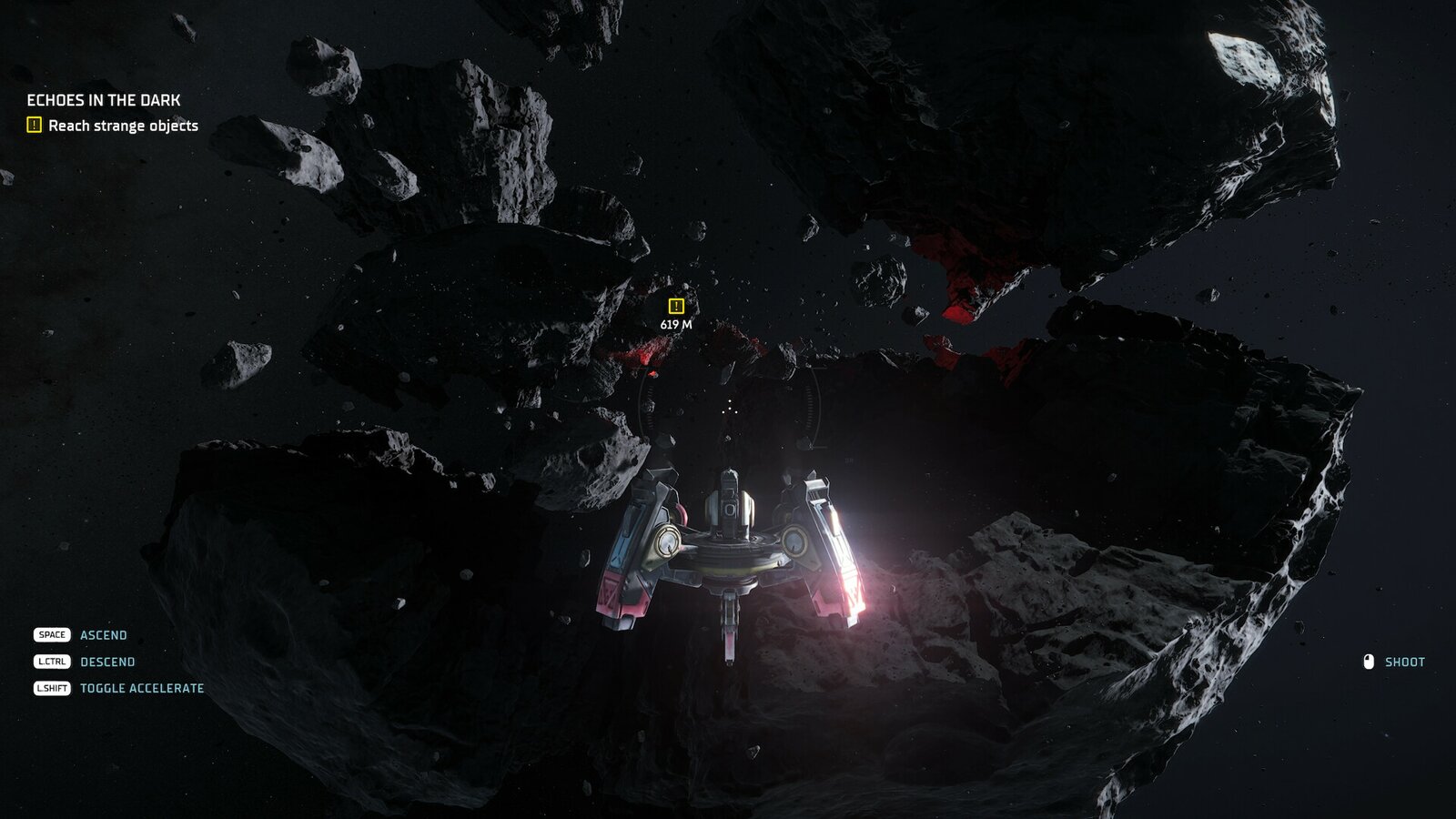The width and height of the screenshot is (1456, 819).
Task: Select the SHOOT control hint label
Action: [x=1404, y=662]
